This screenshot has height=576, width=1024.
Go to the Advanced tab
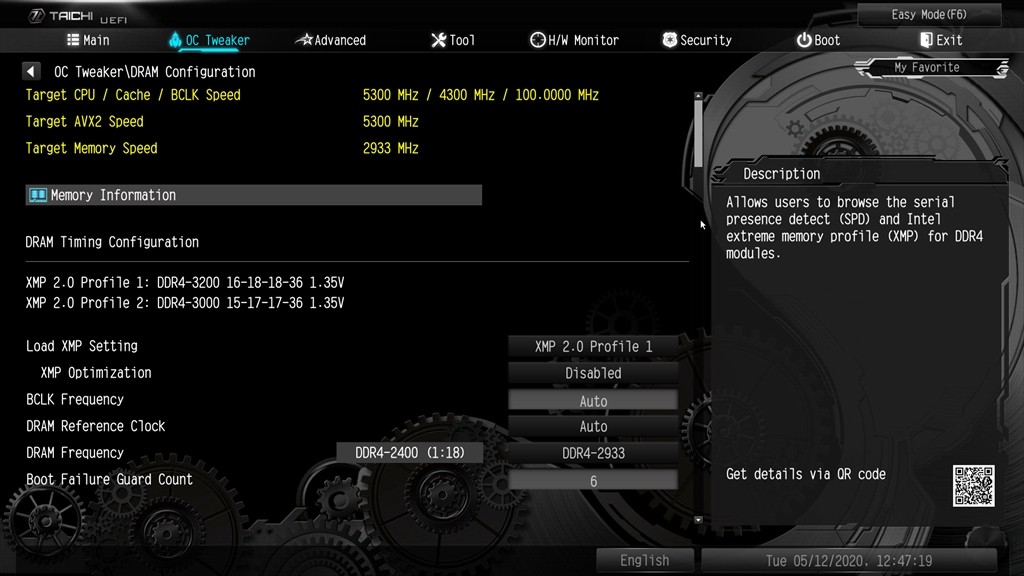331,40
